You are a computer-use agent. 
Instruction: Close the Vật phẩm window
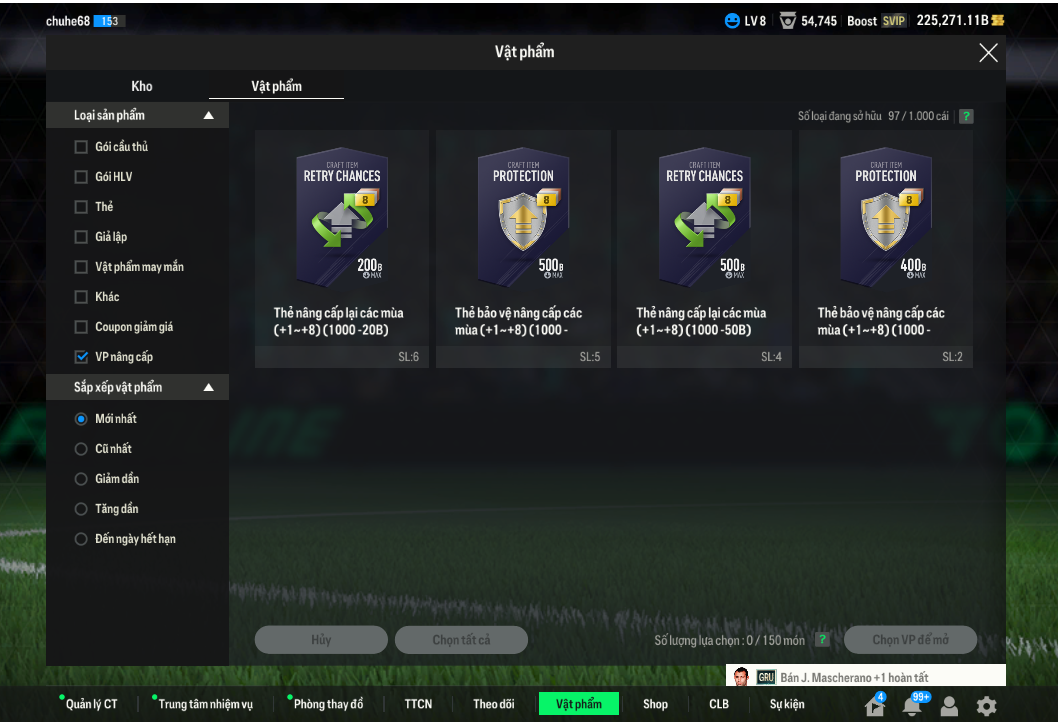988,53
